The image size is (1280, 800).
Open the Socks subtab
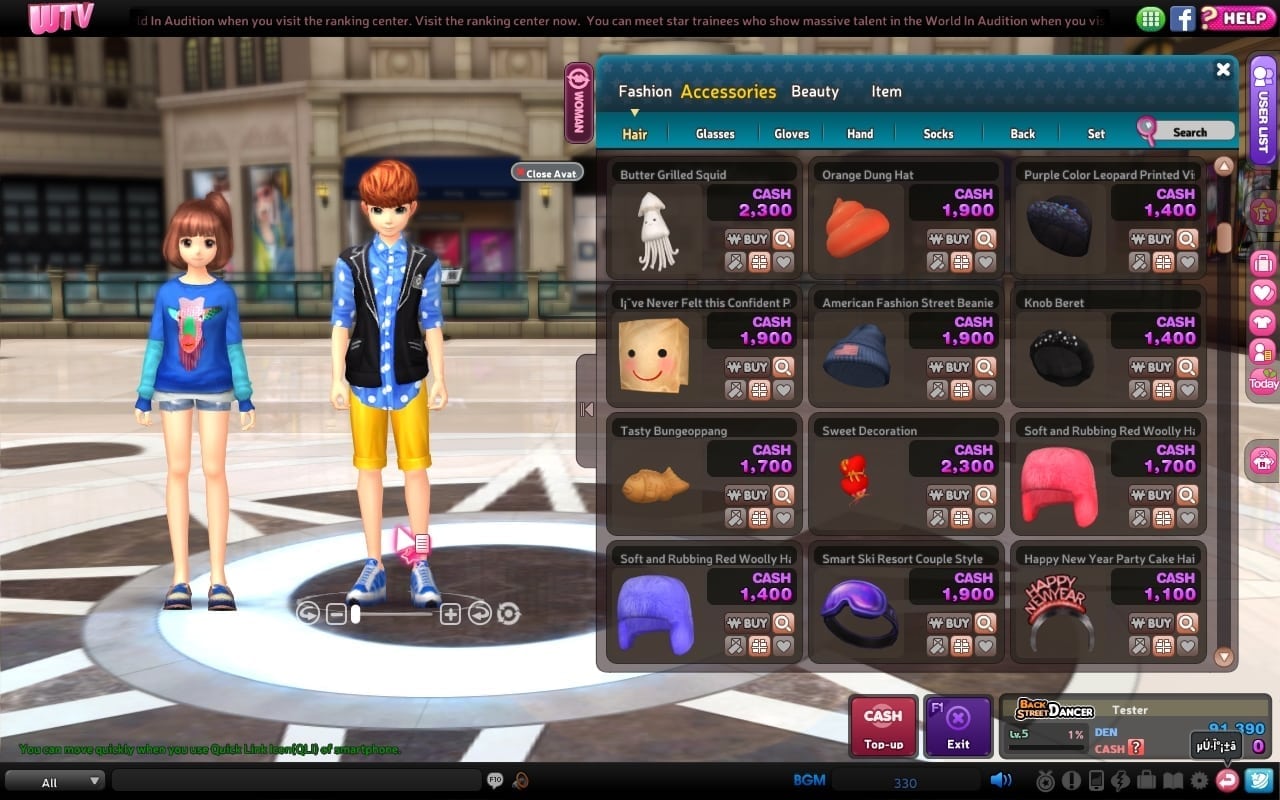[938, 133]
